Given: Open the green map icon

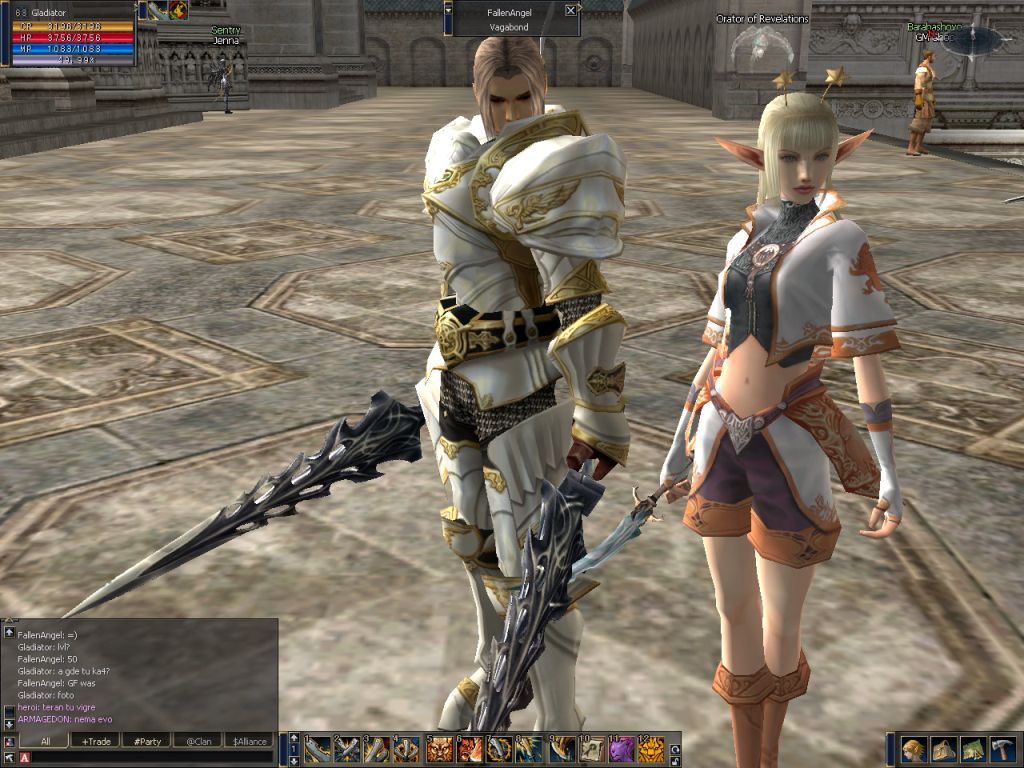Looking at the screenshot, I should point(973,750).
